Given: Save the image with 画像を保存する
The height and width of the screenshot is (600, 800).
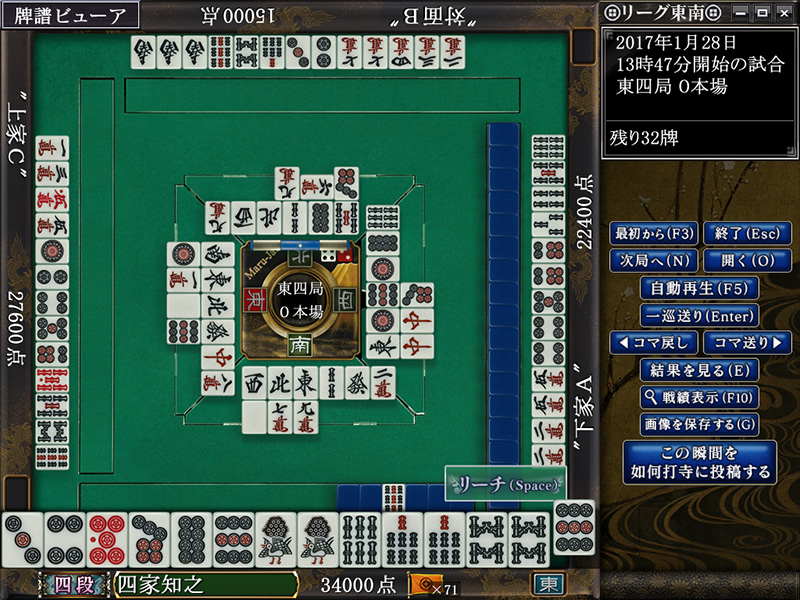Looking at the screenshot, I should point(699,424).
